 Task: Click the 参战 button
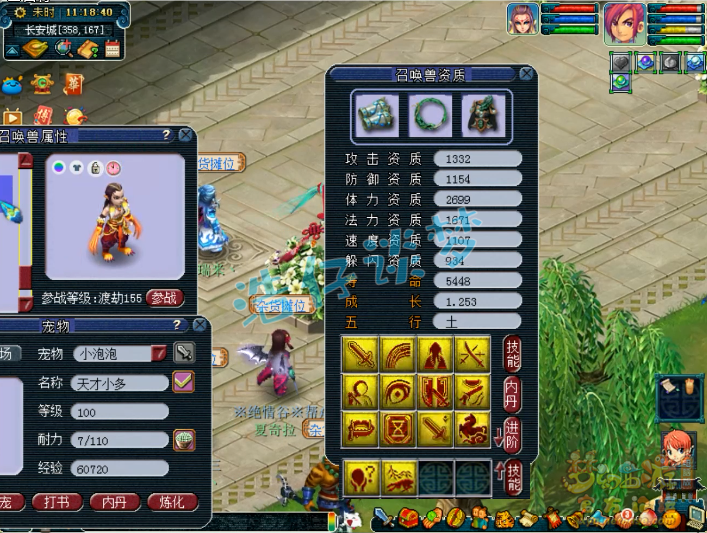click(x=165, y=298)
